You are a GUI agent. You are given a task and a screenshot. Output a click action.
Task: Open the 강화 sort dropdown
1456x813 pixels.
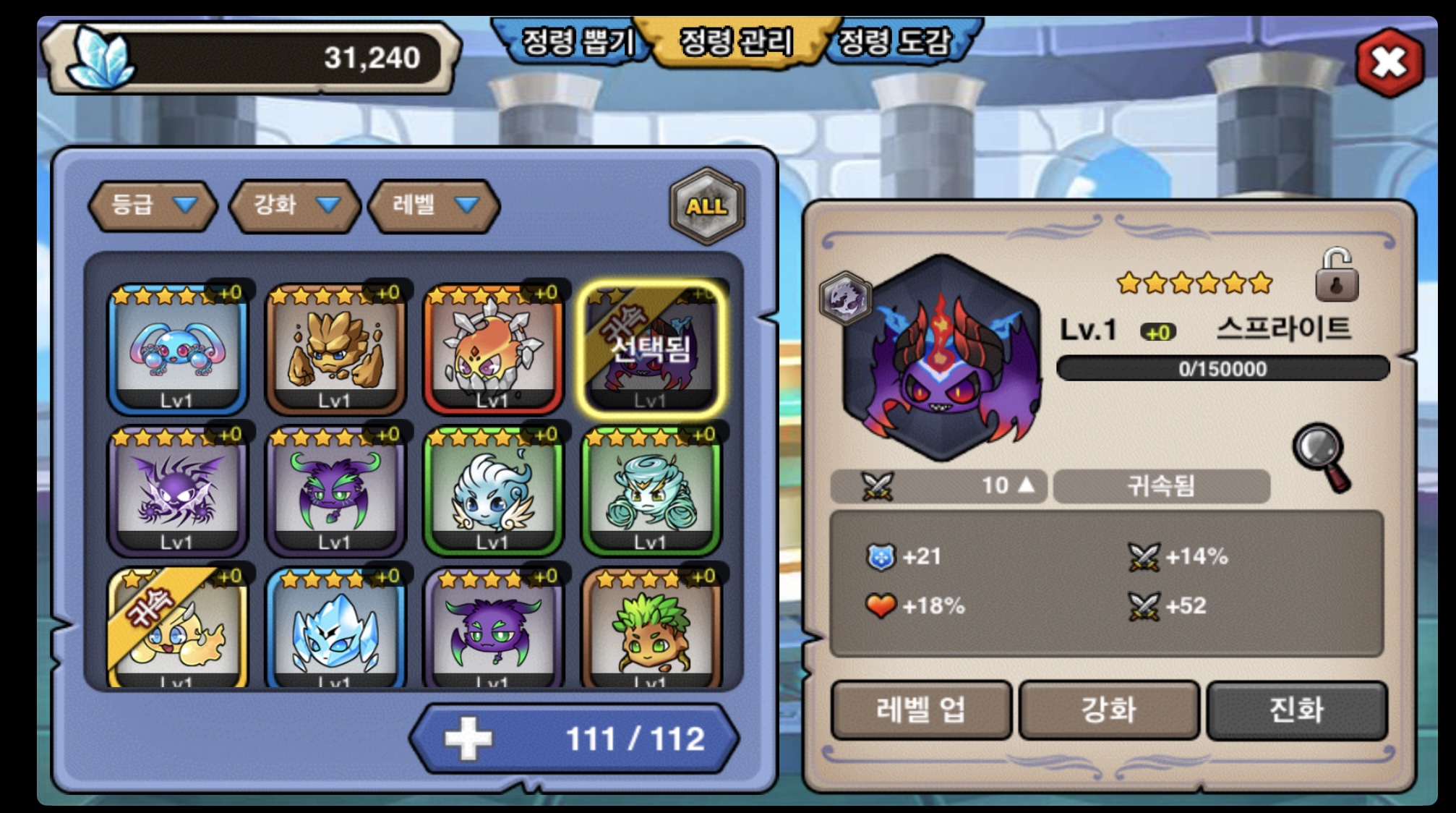[294, 205]
